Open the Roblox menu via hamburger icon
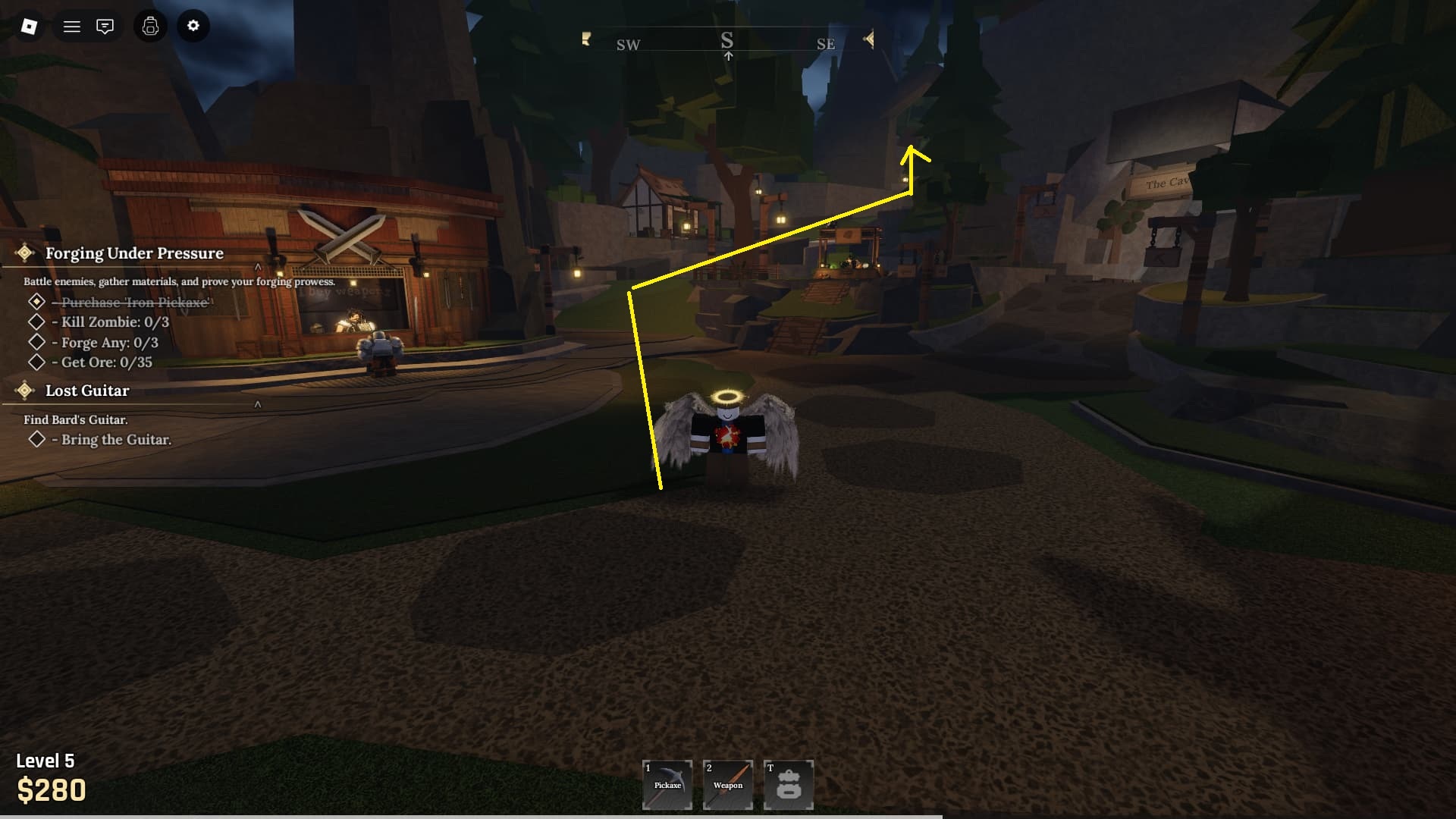 pos(72,27)
